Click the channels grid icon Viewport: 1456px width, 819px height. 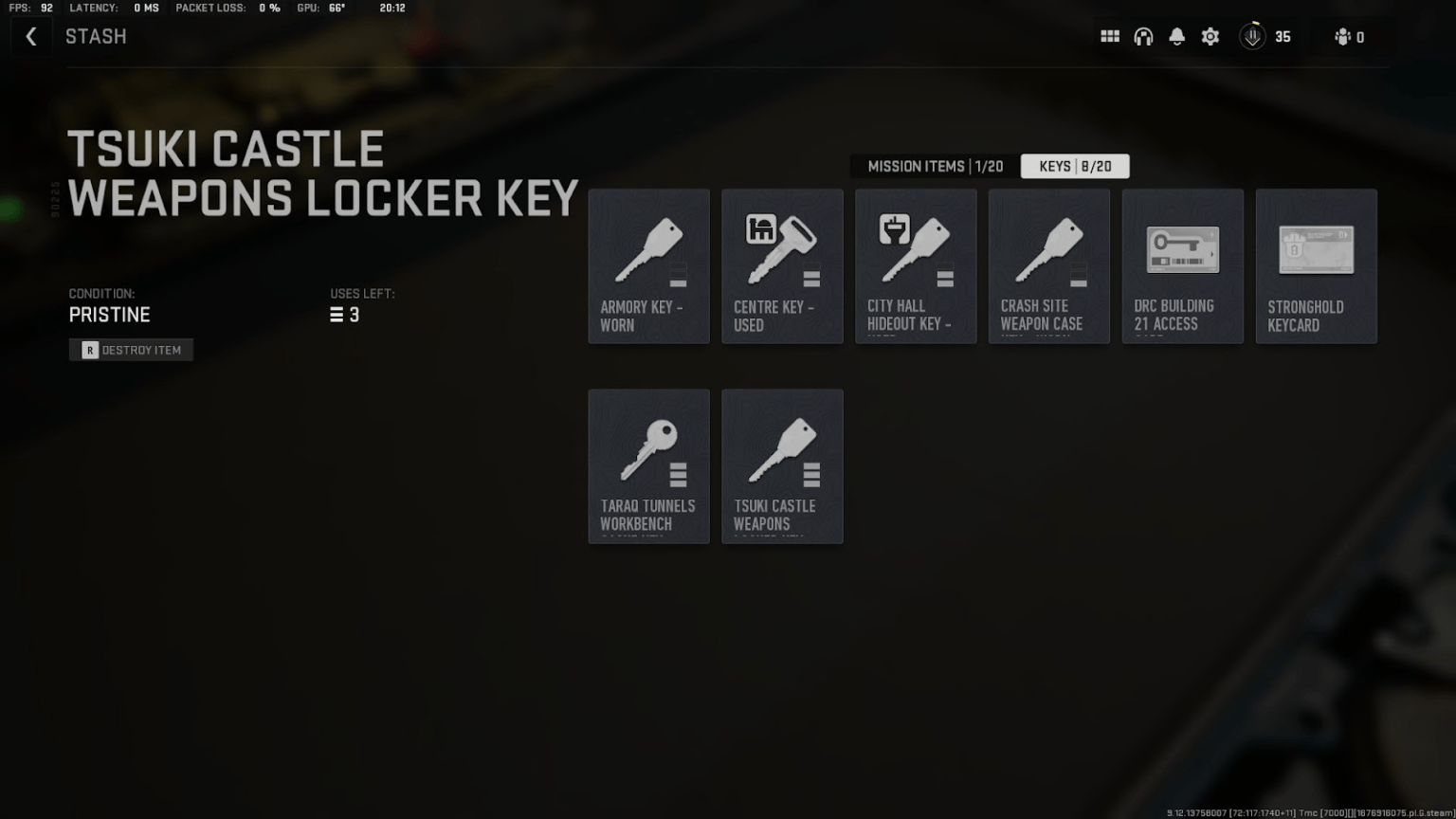(x=1109, y=36)
